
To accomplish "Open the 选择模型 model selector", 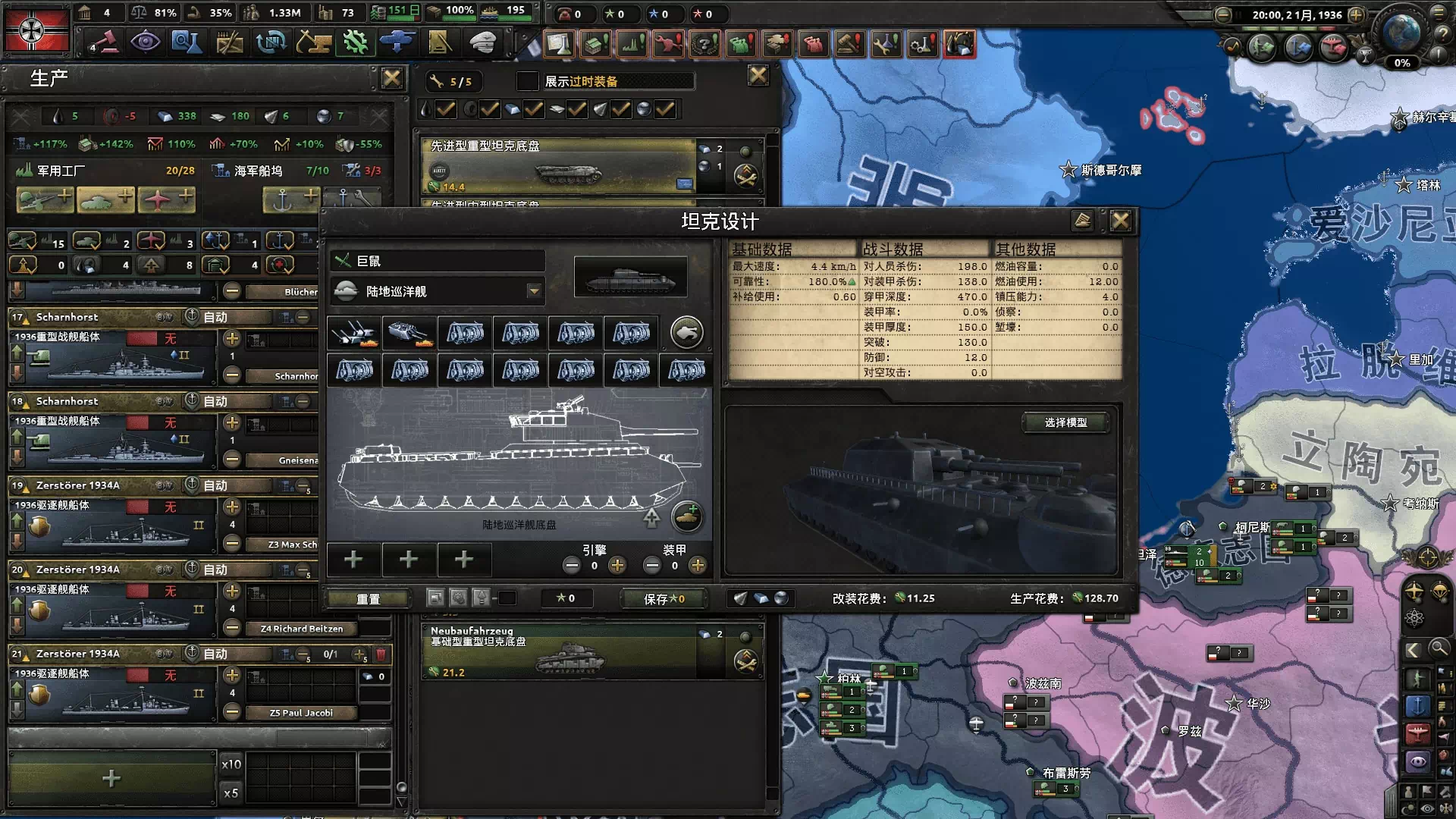I will [1065, 422].
